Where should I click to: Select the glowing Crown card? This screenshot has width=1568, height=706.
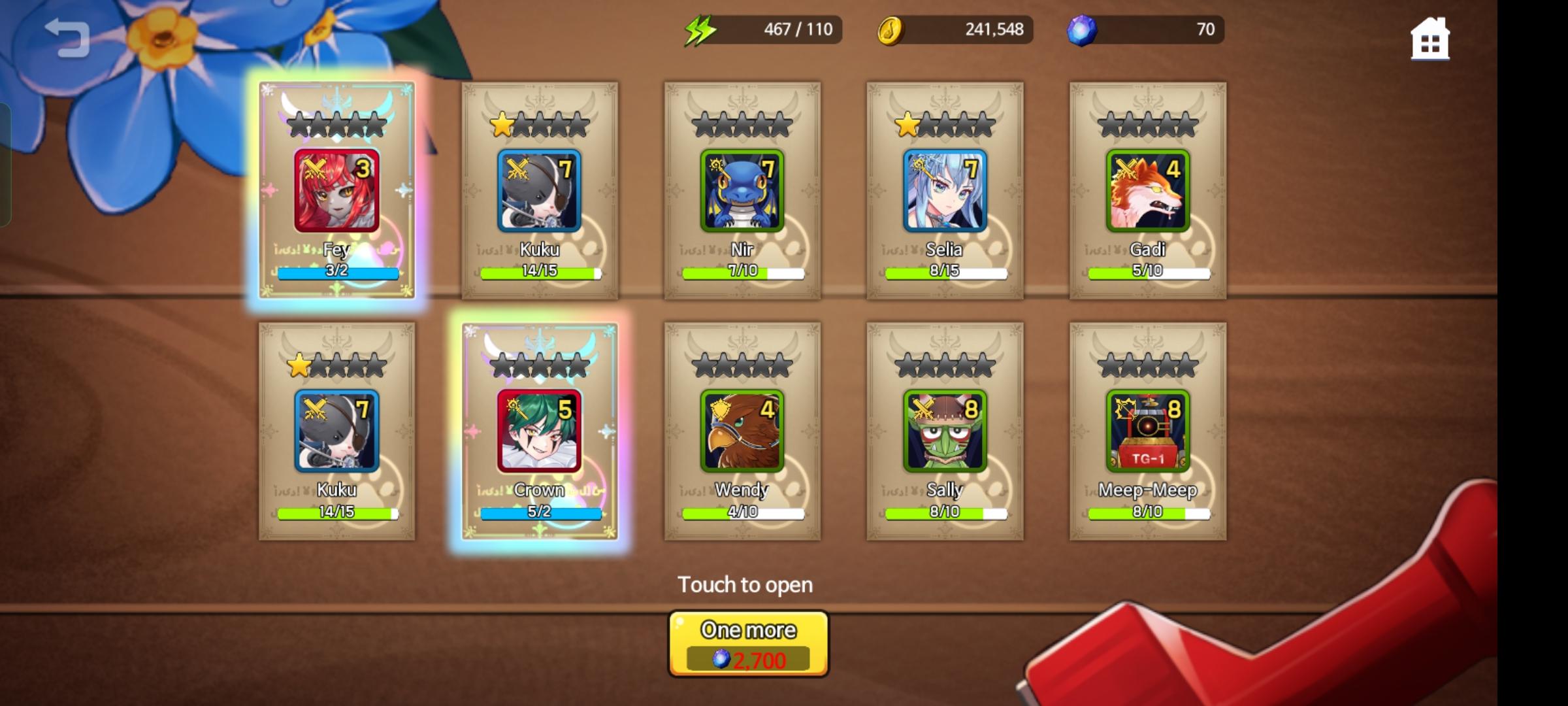pos(541,431)
